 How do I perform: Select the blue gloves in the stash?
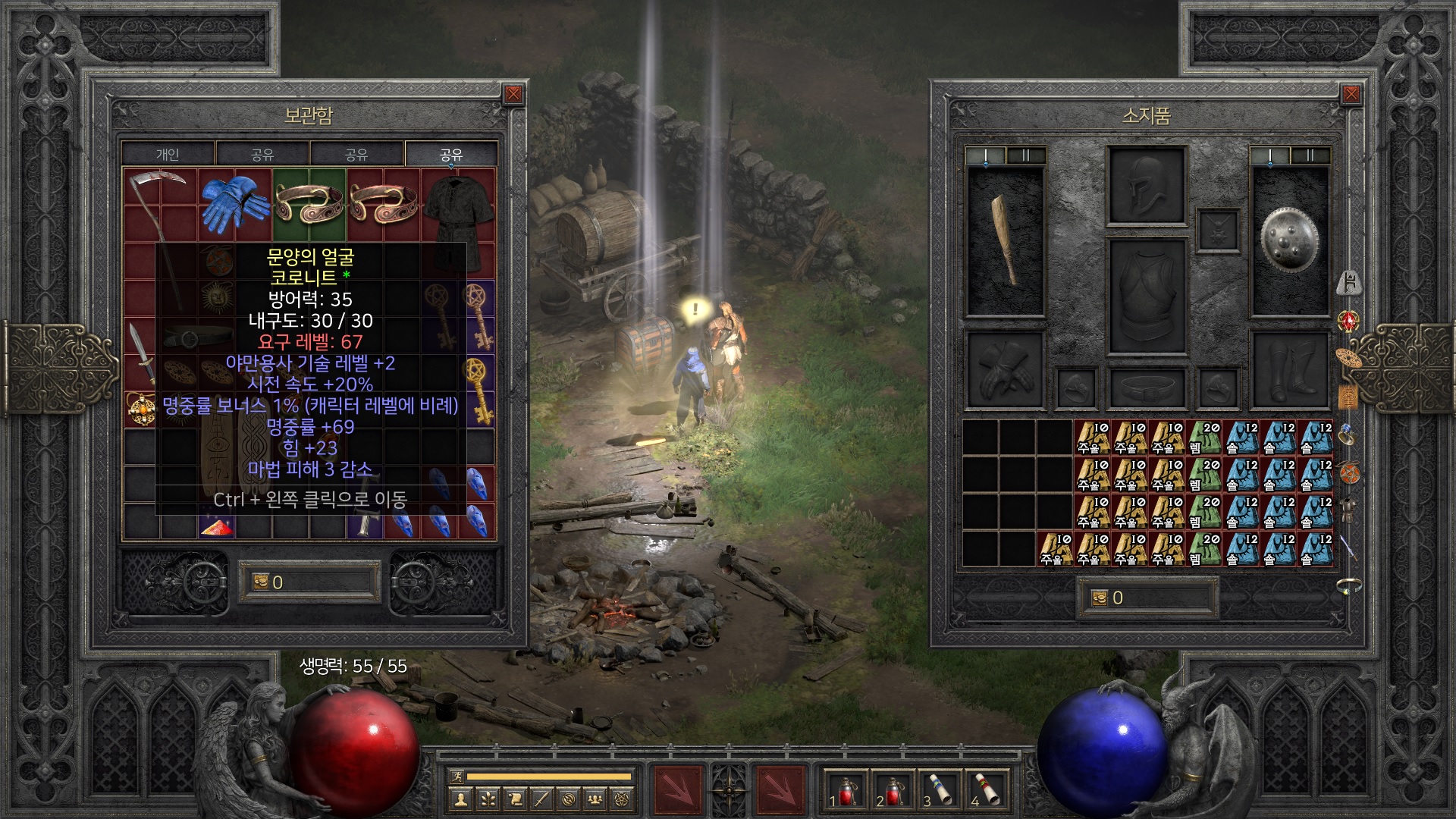[234, 203]
